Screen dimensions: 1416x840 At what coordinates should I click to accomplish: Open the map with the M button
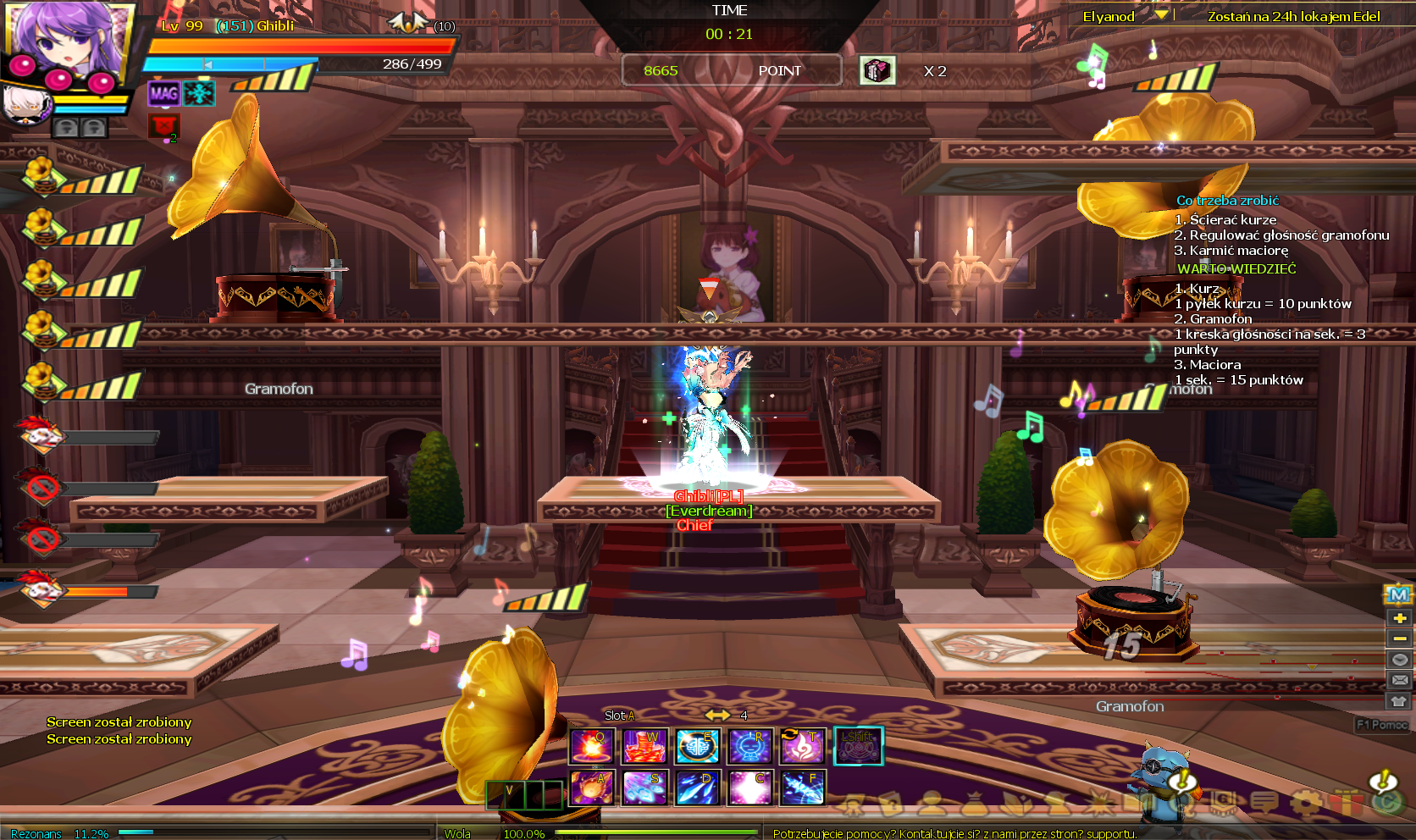pos(1399,595)
